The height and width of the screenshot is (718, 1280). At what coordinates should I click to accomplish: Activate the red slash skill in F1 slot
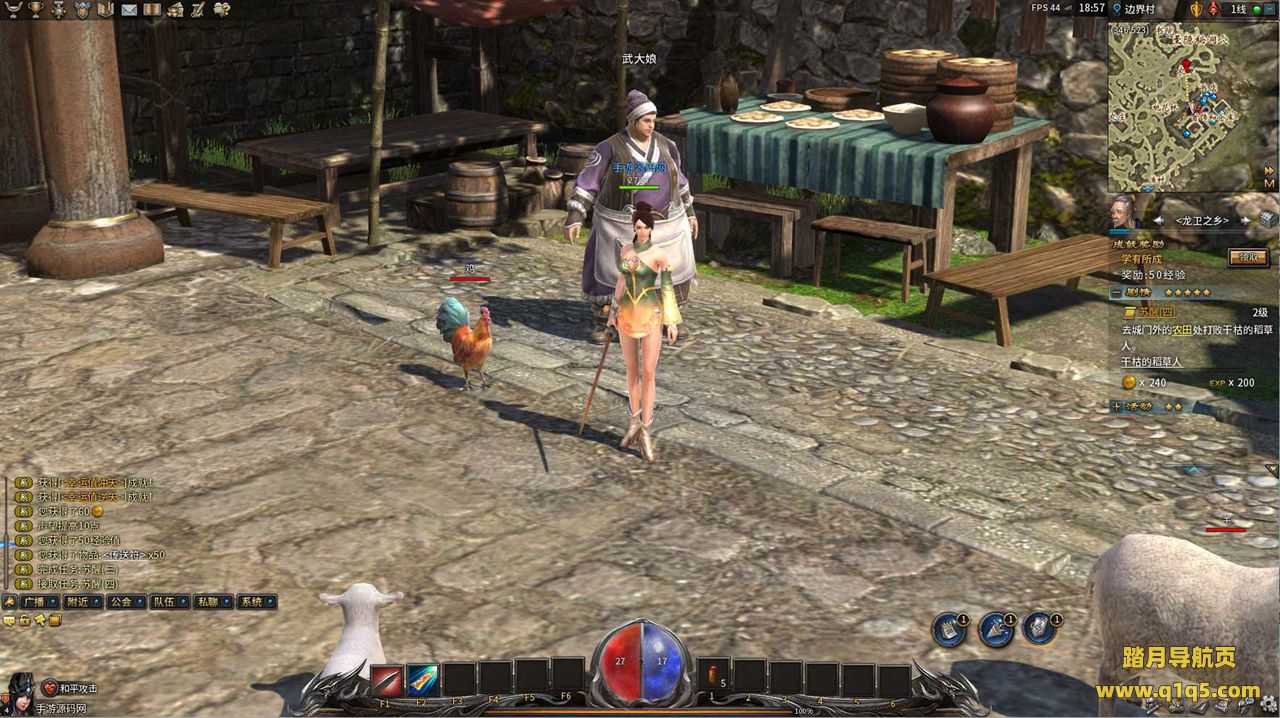[x=386, y=680]
